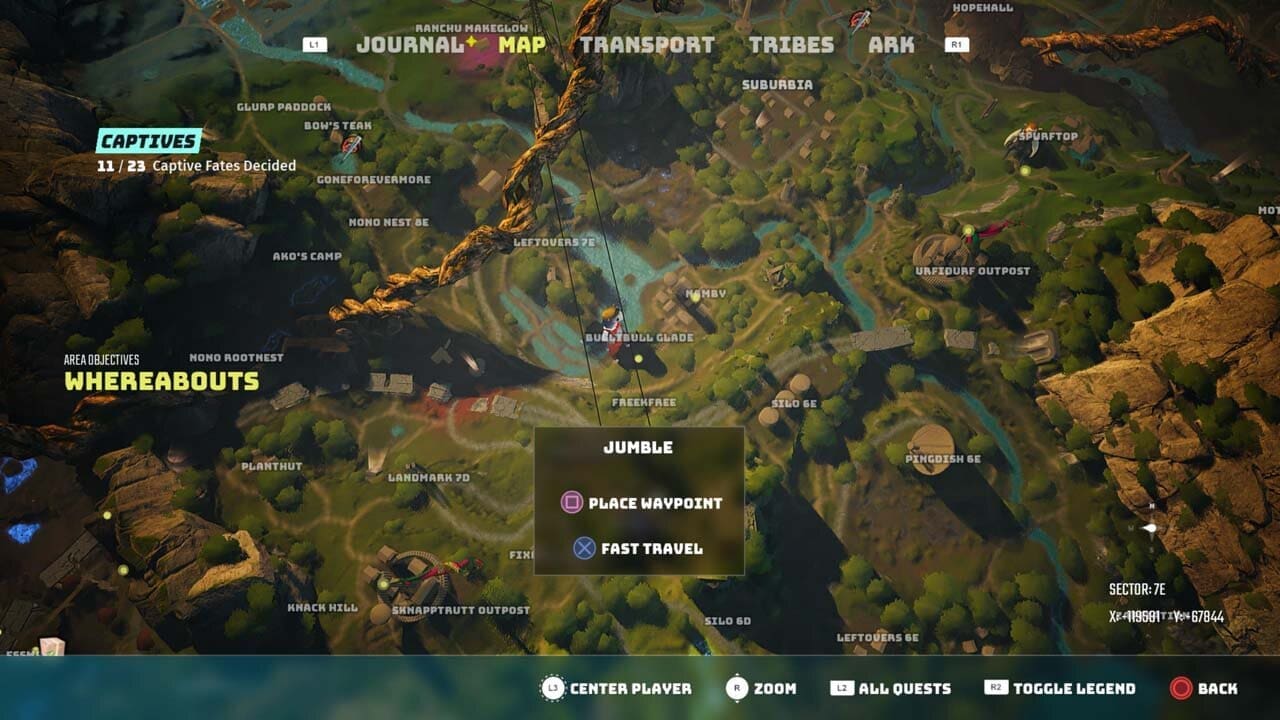Viewport: 1280px width, 720px height.
Task: Select Fast Travel to Jumble
Action: click(651, 547)
